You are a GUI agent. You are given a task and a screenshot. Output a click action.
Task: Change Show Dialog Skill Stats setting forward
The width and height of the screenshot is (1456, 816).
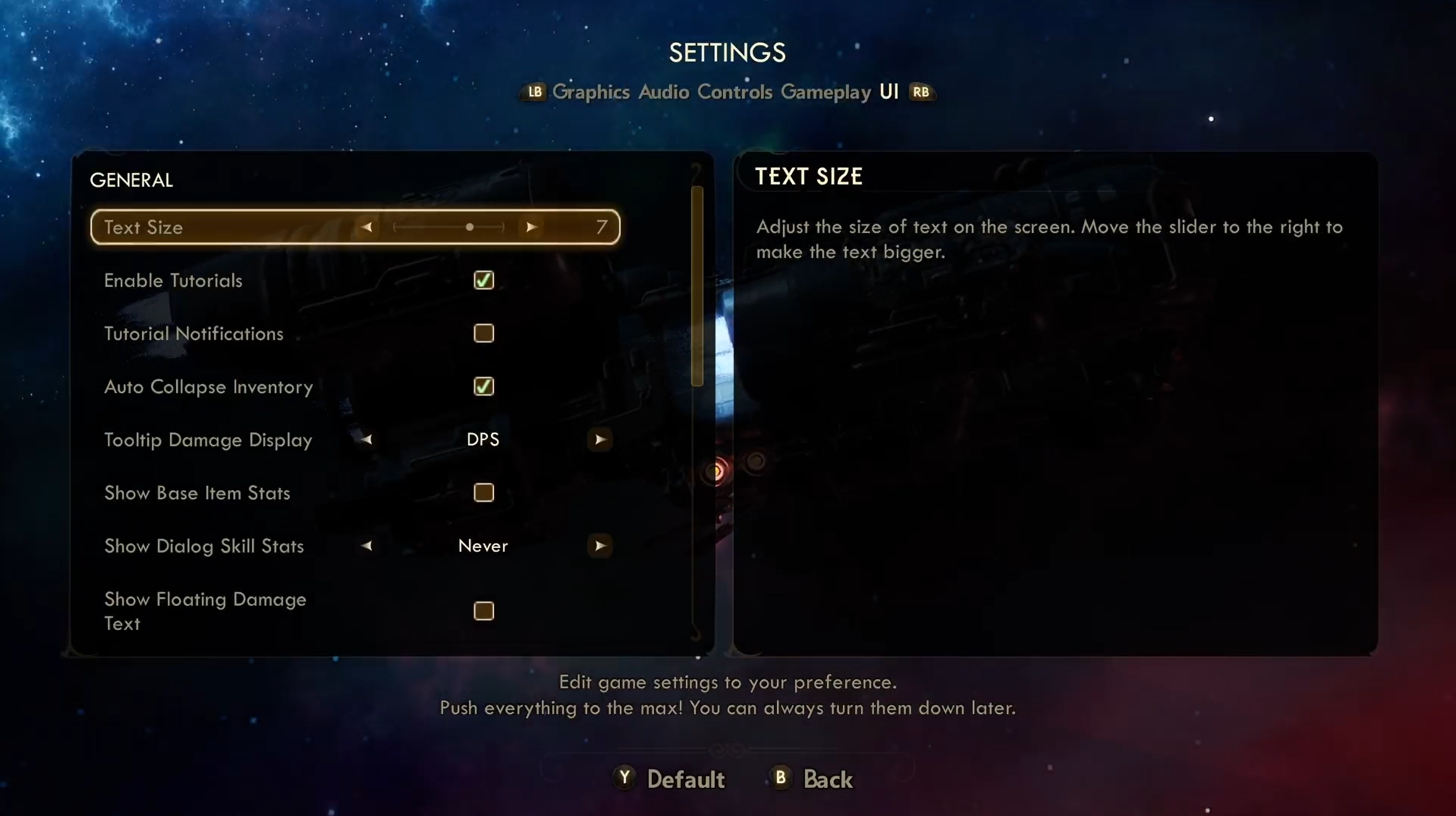pos(600,546)
